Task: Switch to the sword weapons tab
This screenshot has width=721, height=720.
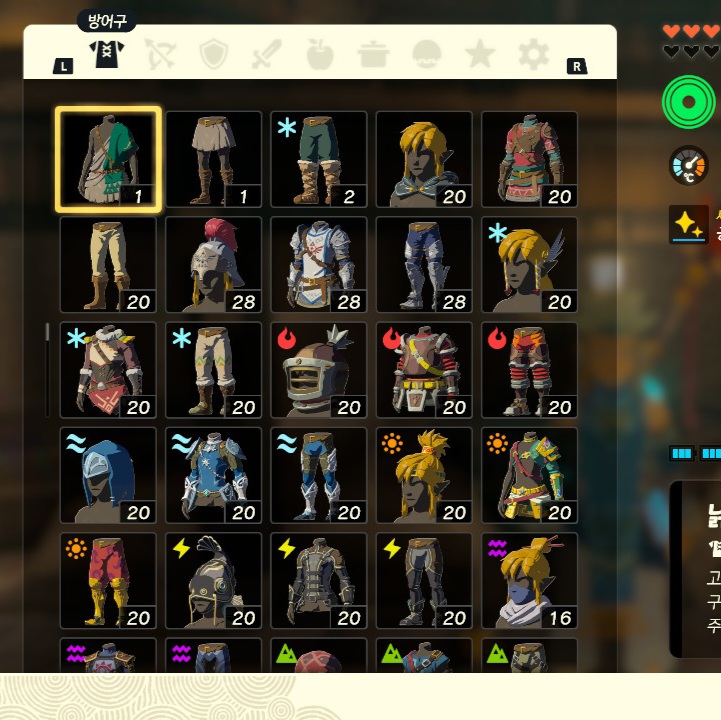Action: (267, 54)
